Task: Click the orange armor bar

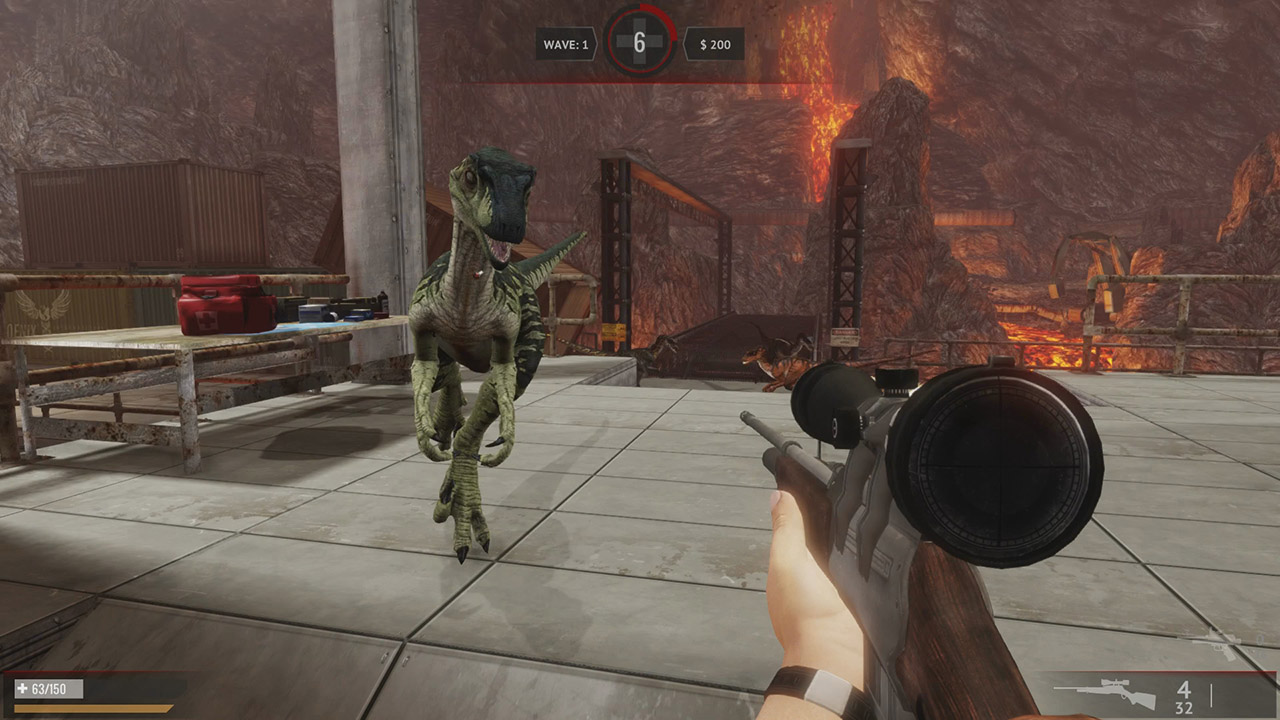Action: point(90,706)
